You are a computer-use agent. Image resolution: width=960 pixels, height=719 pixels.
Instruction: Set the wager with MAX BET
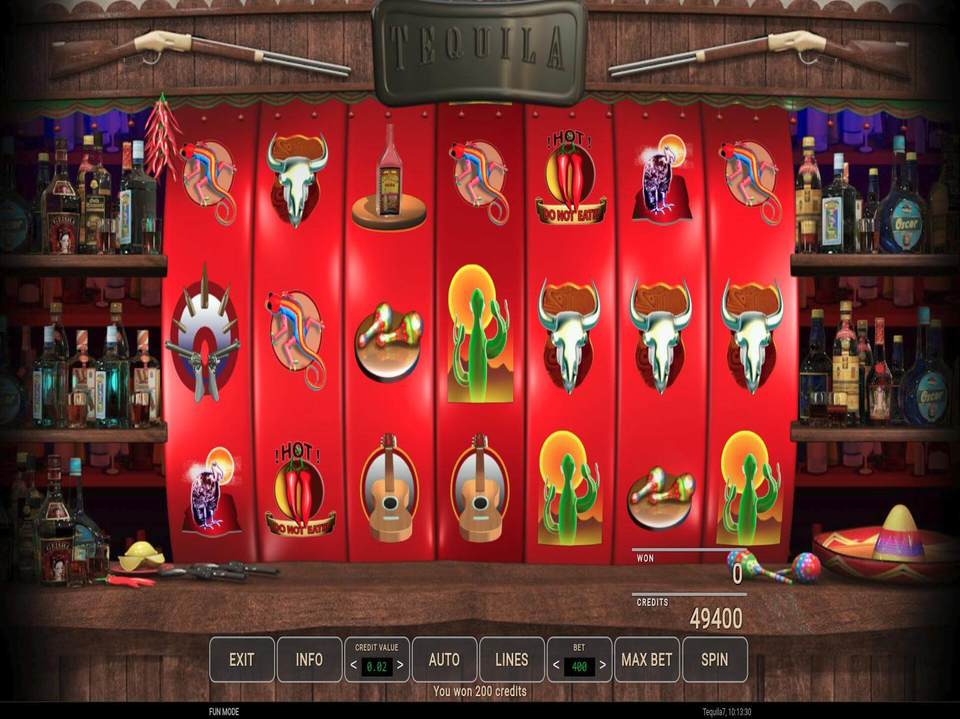646,660
